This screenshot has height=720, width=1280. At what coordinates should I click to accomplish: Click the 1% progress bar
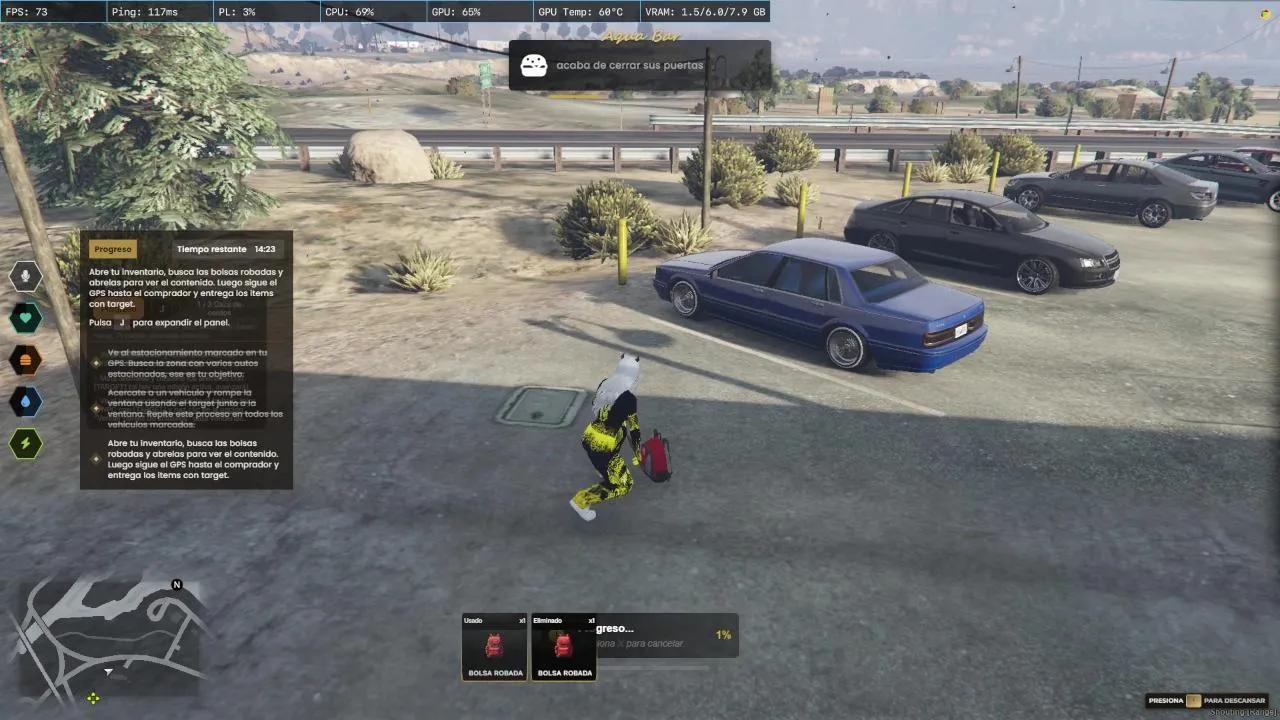coord(722,635)
